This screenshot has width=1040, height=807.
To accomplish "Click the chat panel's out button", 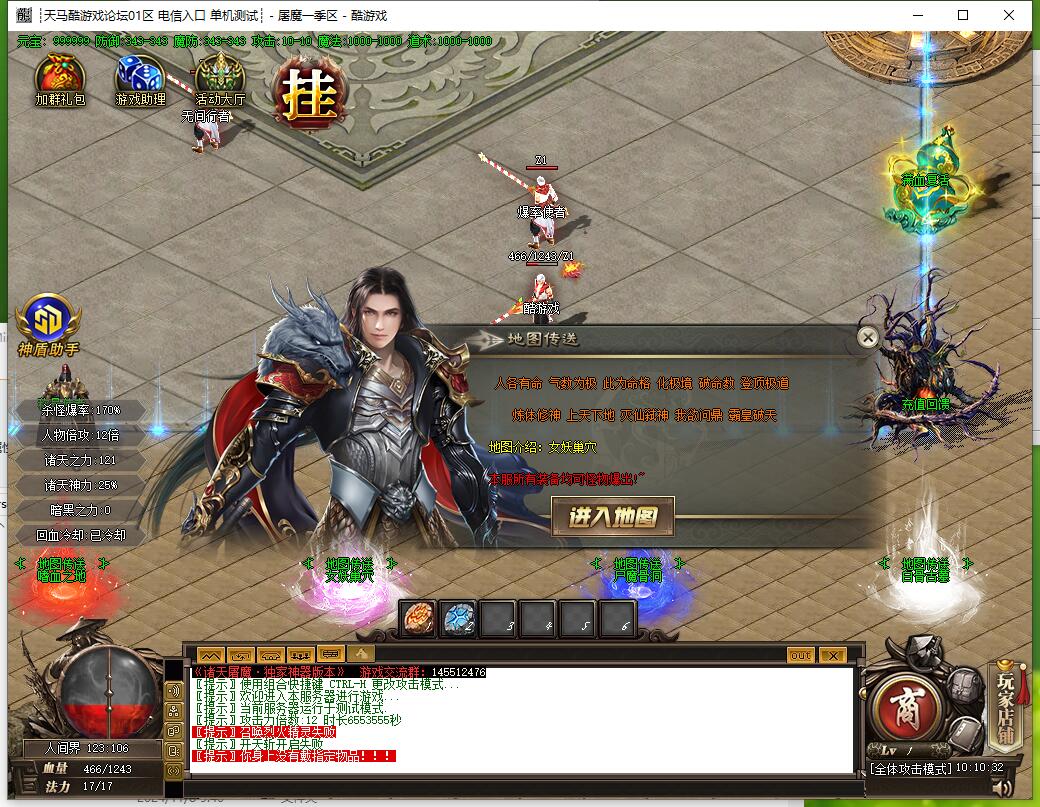I will pos(800,655).
